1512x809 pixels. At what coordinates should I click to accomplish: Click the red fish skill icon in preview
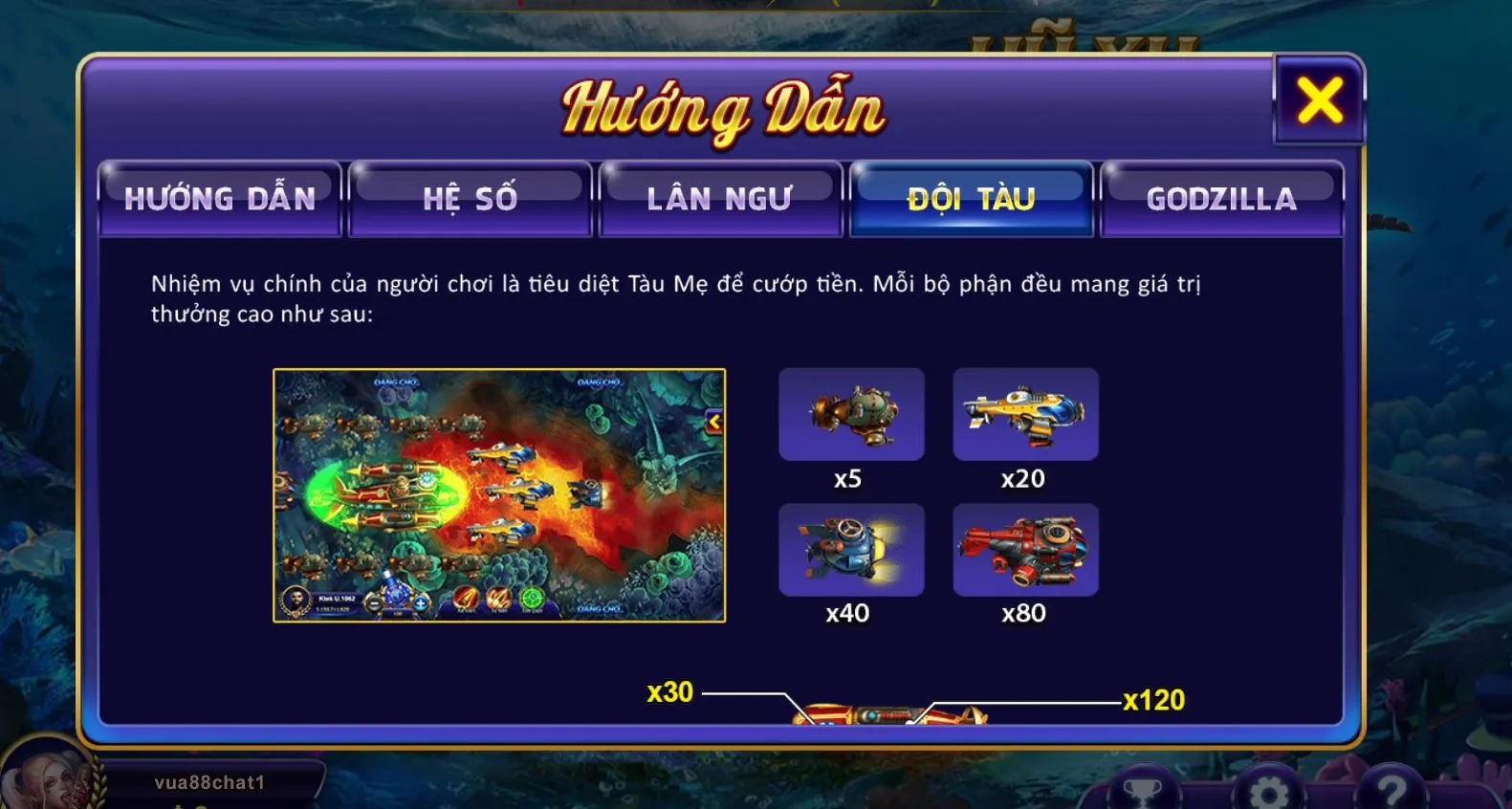[466, 598]
